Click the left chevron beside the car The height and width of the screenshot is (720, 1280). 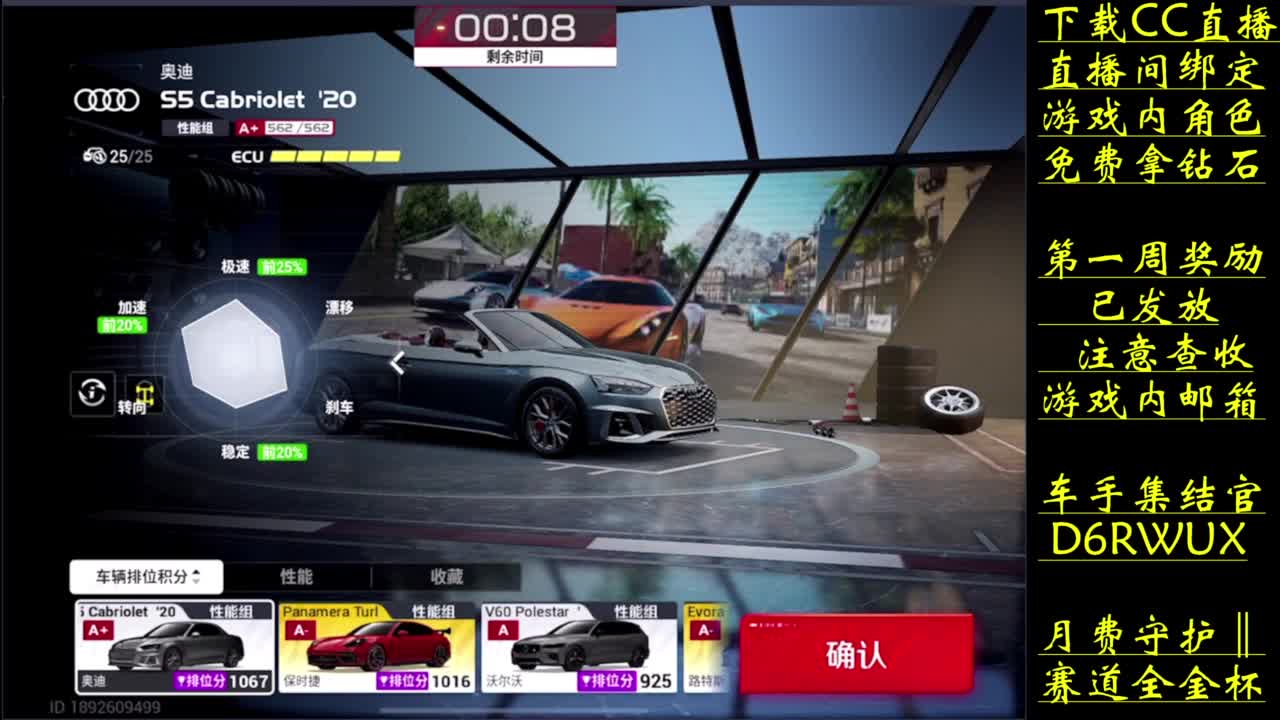pos(395,365)
